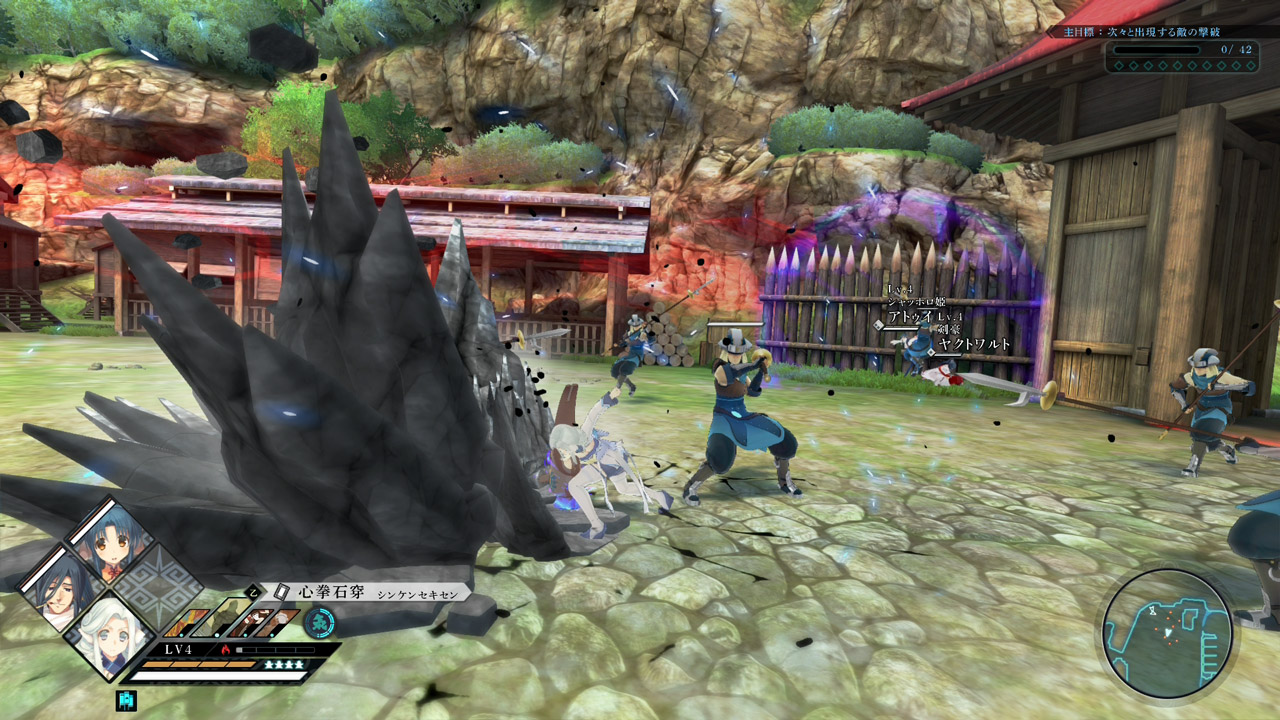The width and height of the screenshot is (1280, 720).
Task: Click the small cyan icon below the HUD
Action: [126, 700]
